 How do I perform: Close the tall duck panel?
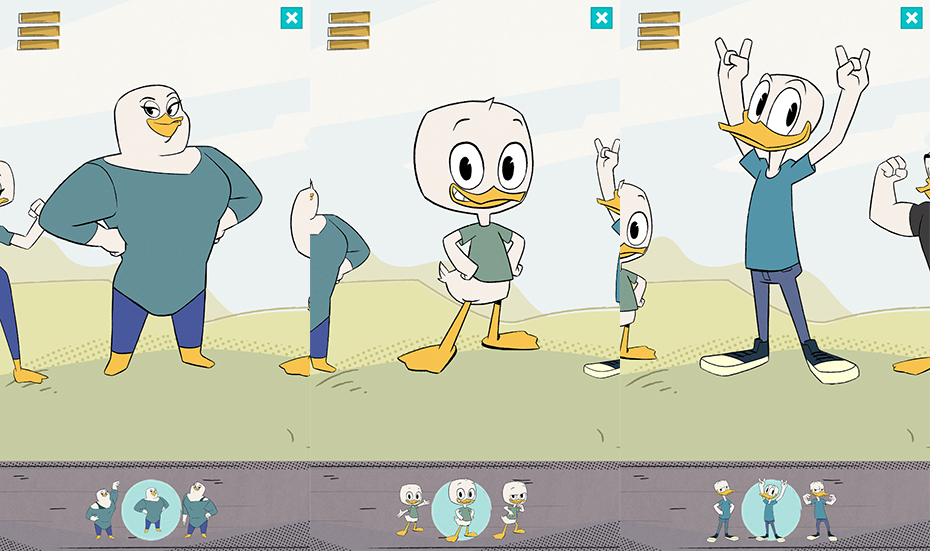coord(911,18)
